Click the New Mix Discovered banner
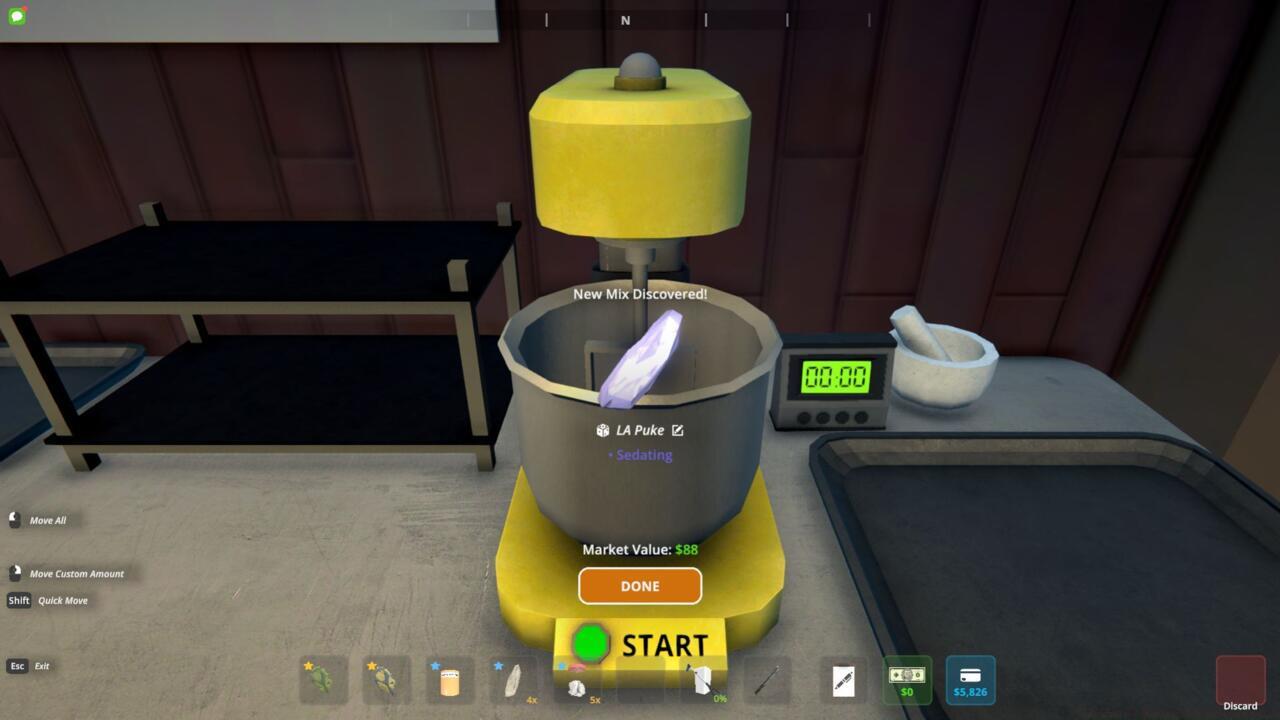This screenshot has height=720, width=1280. tap(640, 294)
